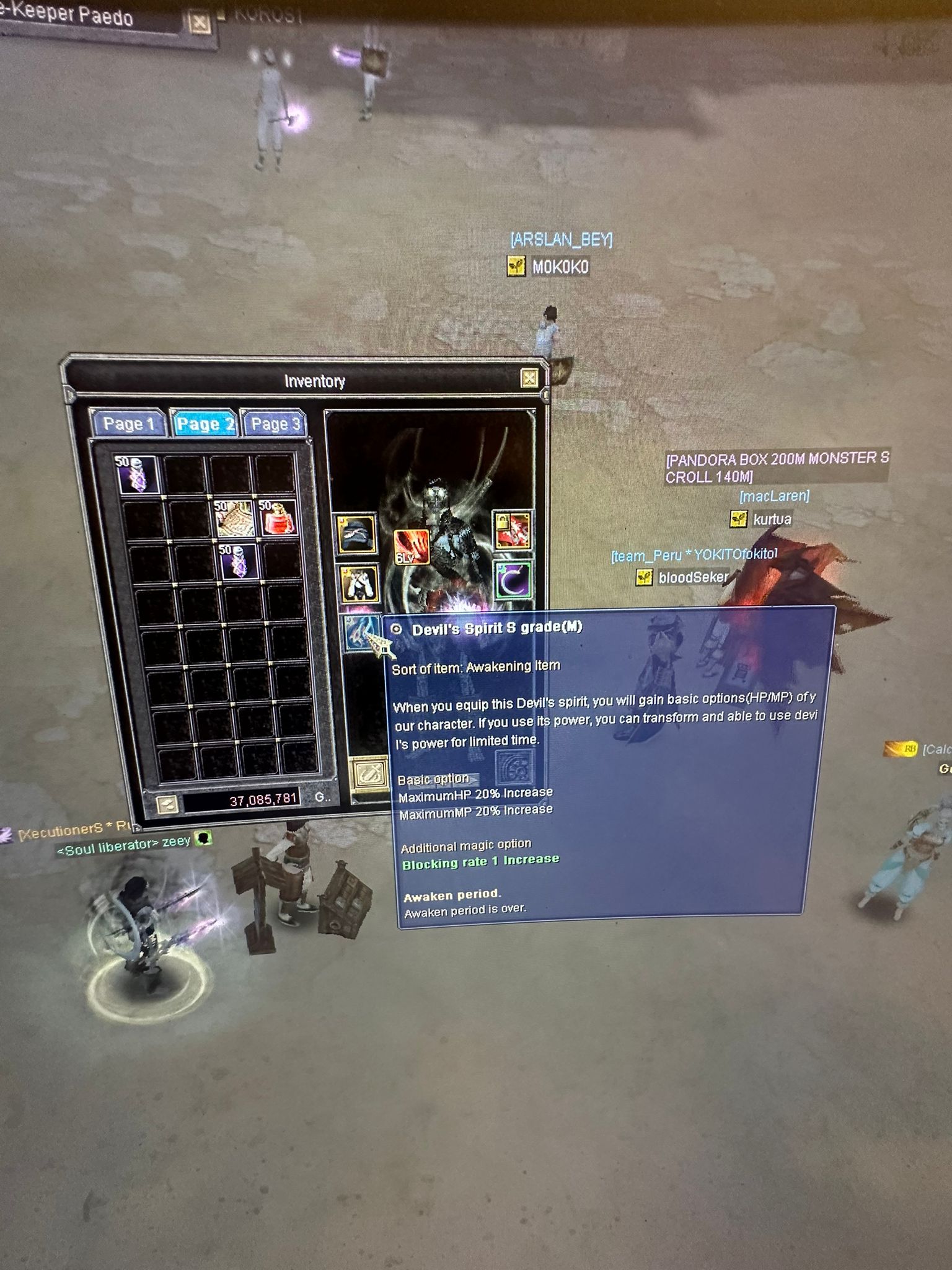Close the Keeper Paedo window

click(x=200, y=24)
